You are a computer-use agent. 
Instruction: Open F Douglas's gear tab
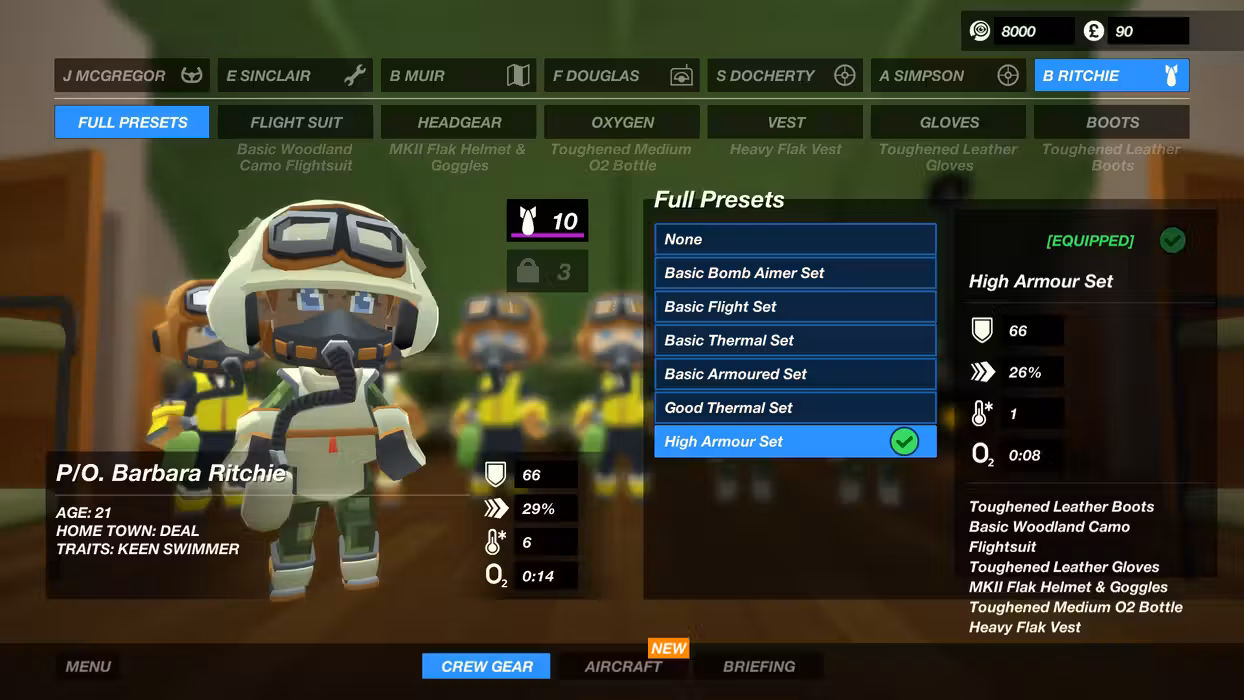(622, 76)
